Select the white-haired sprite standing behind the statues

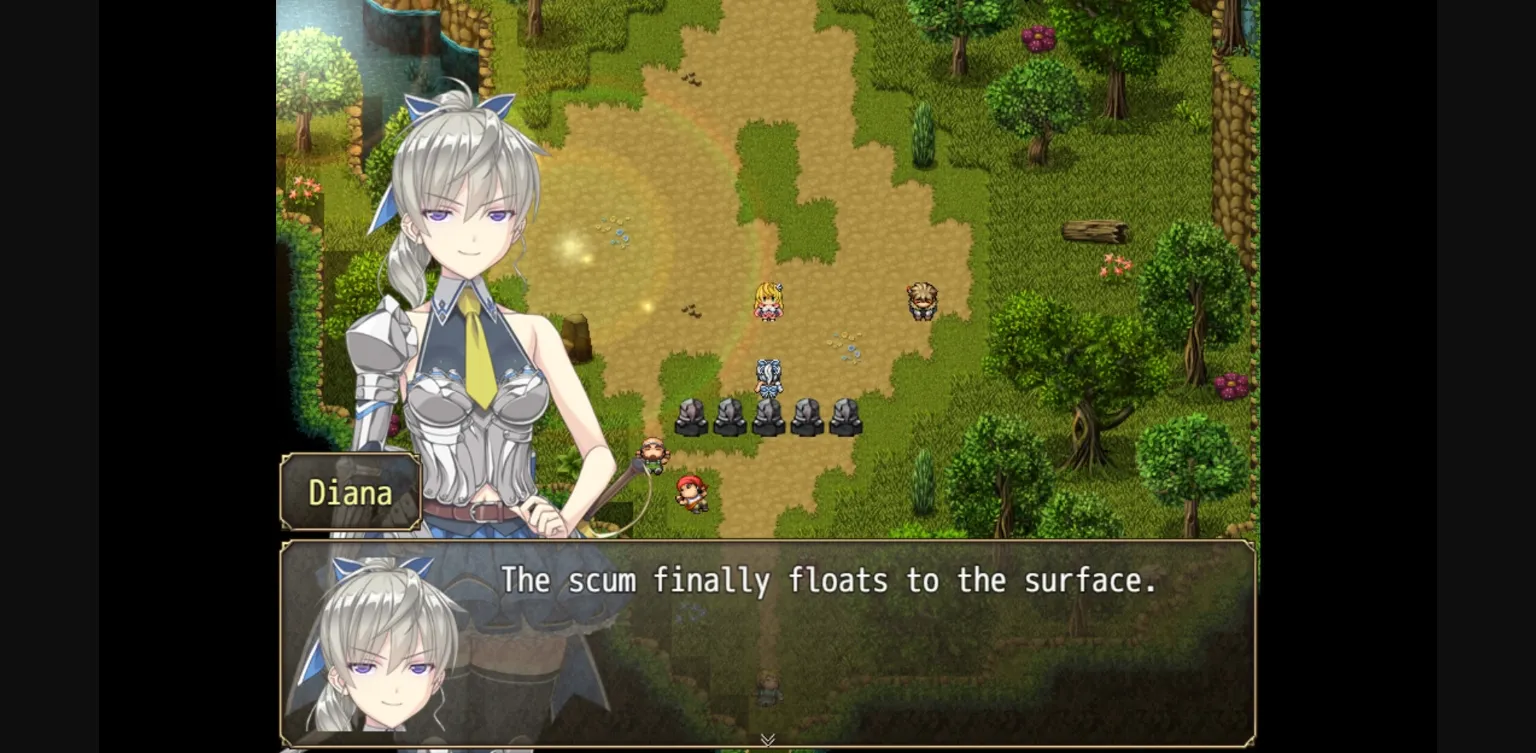click(767, 378)
